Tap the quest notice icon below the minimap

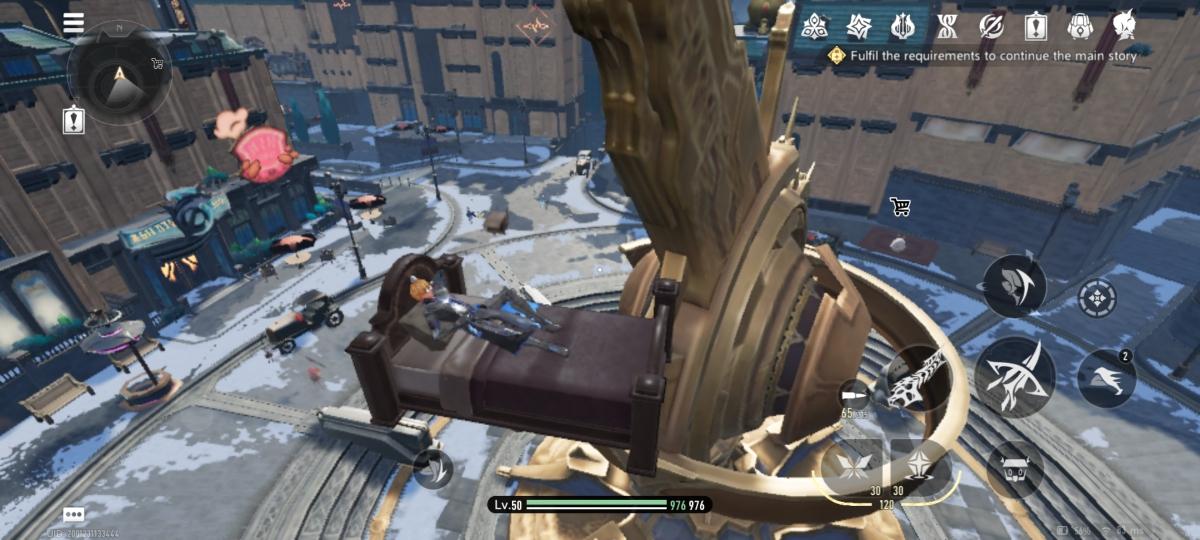[73, 121]
